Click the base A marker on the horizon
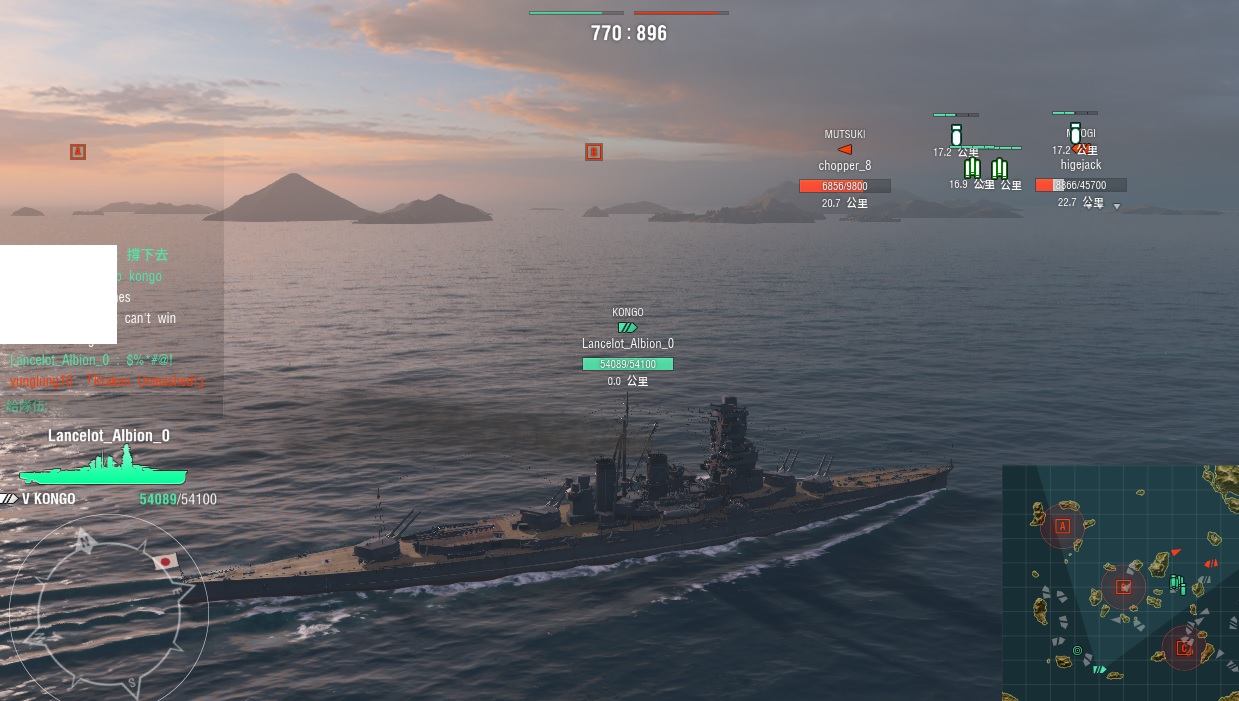 click(x=78, y=152)
